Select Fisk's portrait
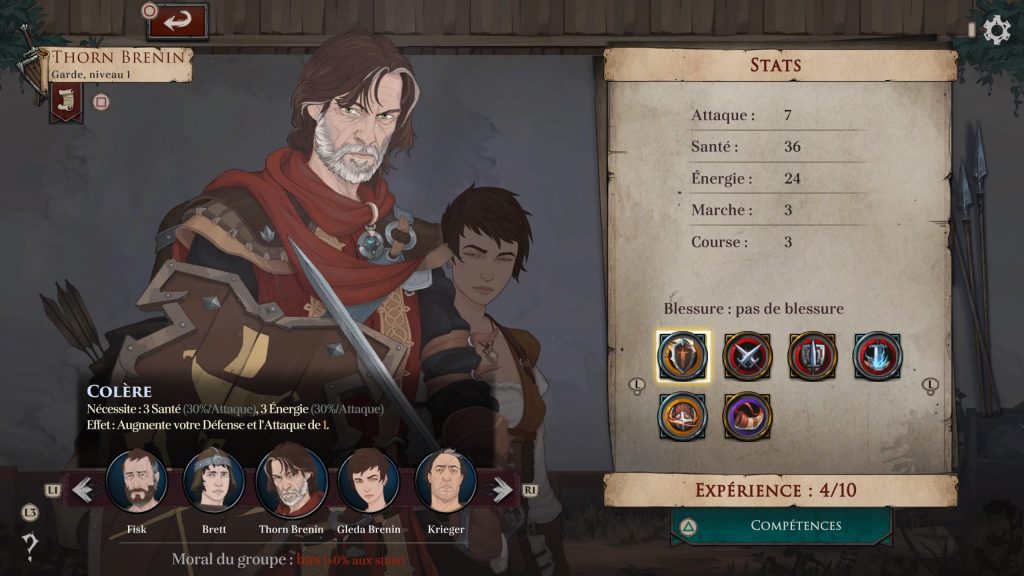 137,482
